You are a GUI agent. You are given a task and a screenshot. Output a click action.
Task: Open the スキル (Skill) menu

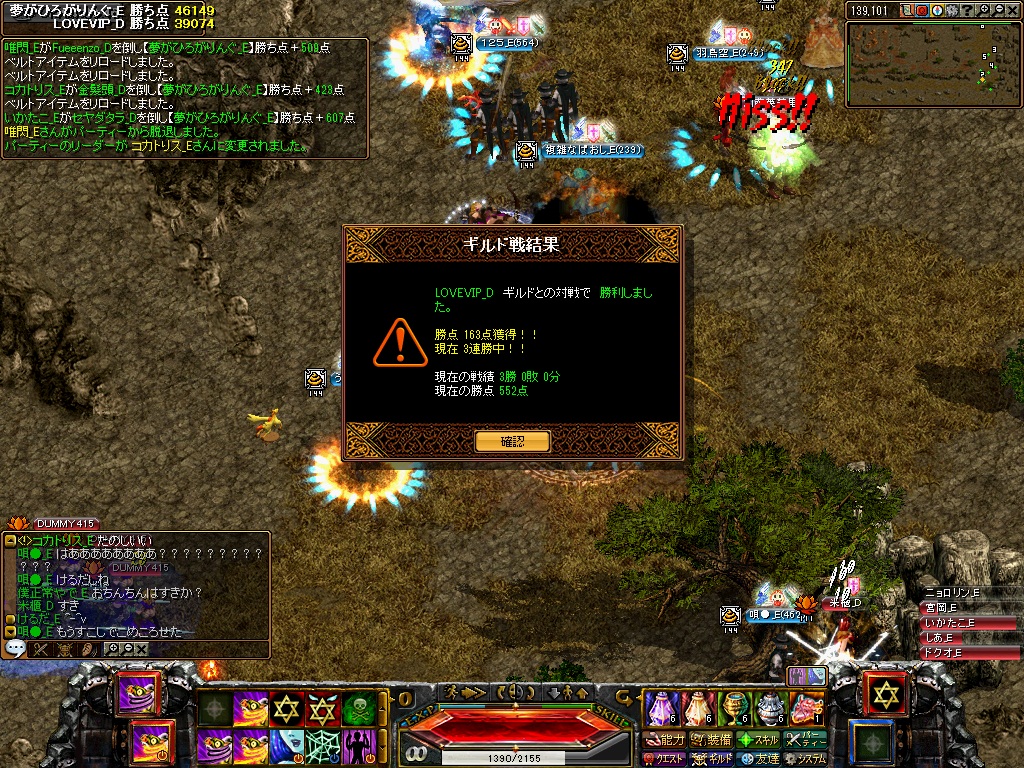[x=758, y=740]
